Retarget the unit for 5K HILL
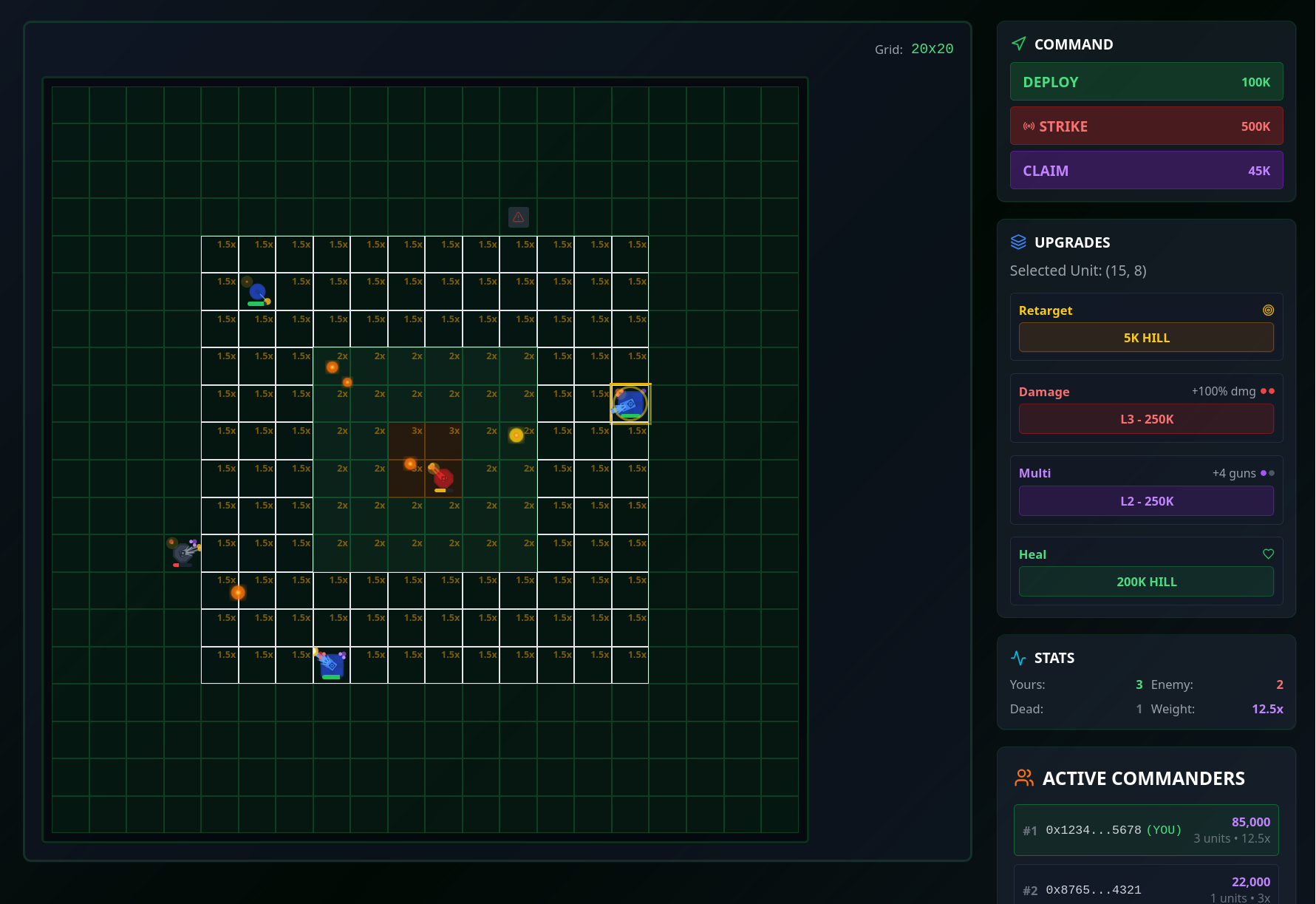 point(1146,338)
